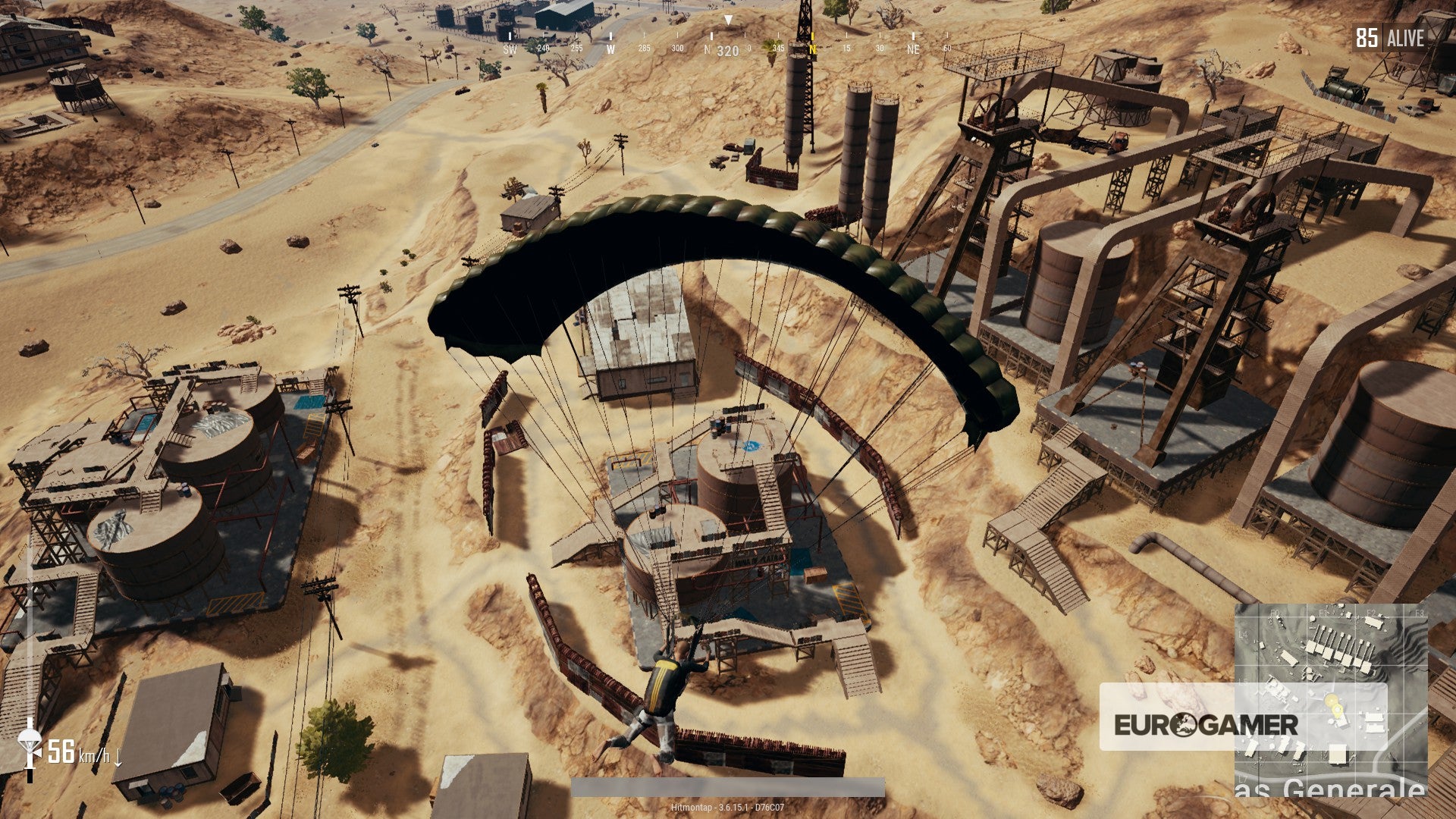Viewport: 1456px width, 819px height.
Task: Click the SW label on the compass bar
Action: tap(510, 49)
